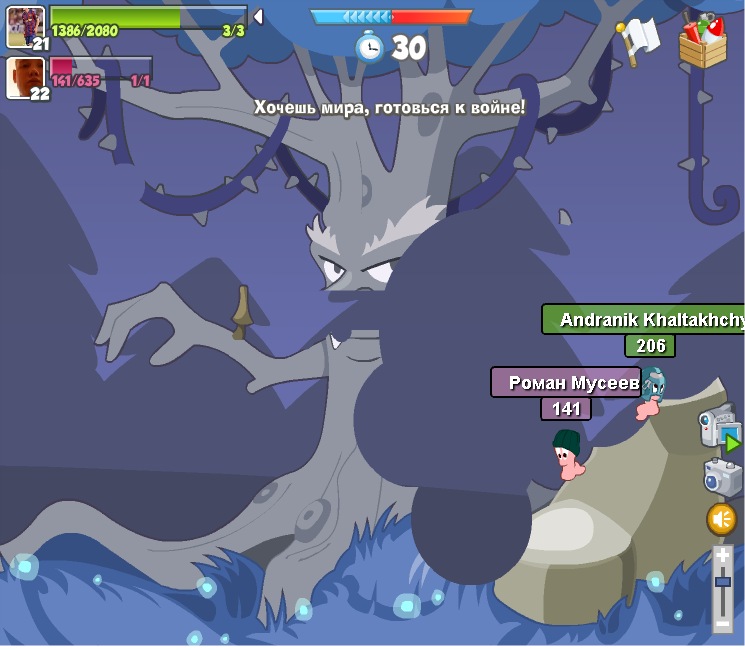The height and width of the screenshot is (650, 745).
Task: Zoom in with the plus button
Action: 722,556
